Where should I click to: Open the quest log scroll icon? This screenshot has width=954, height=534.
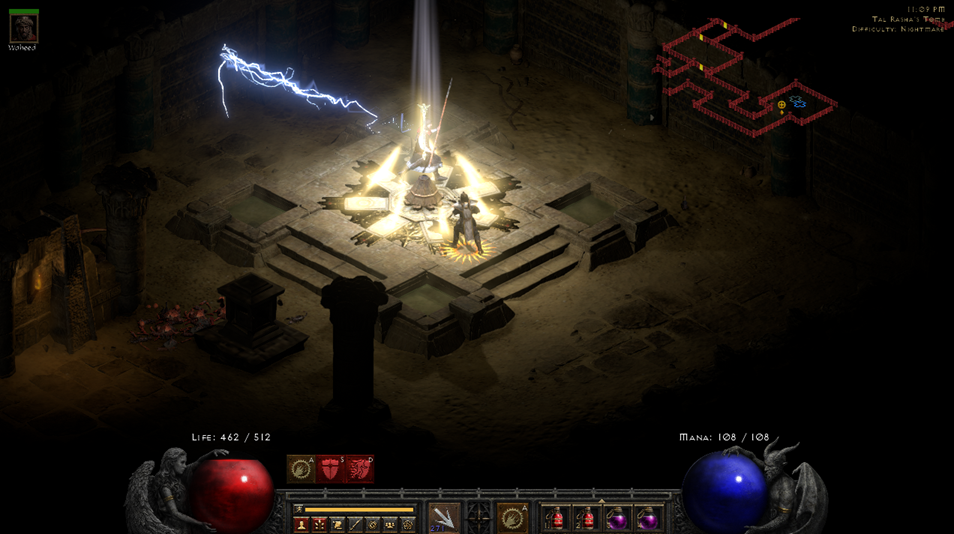coord(337,525)
